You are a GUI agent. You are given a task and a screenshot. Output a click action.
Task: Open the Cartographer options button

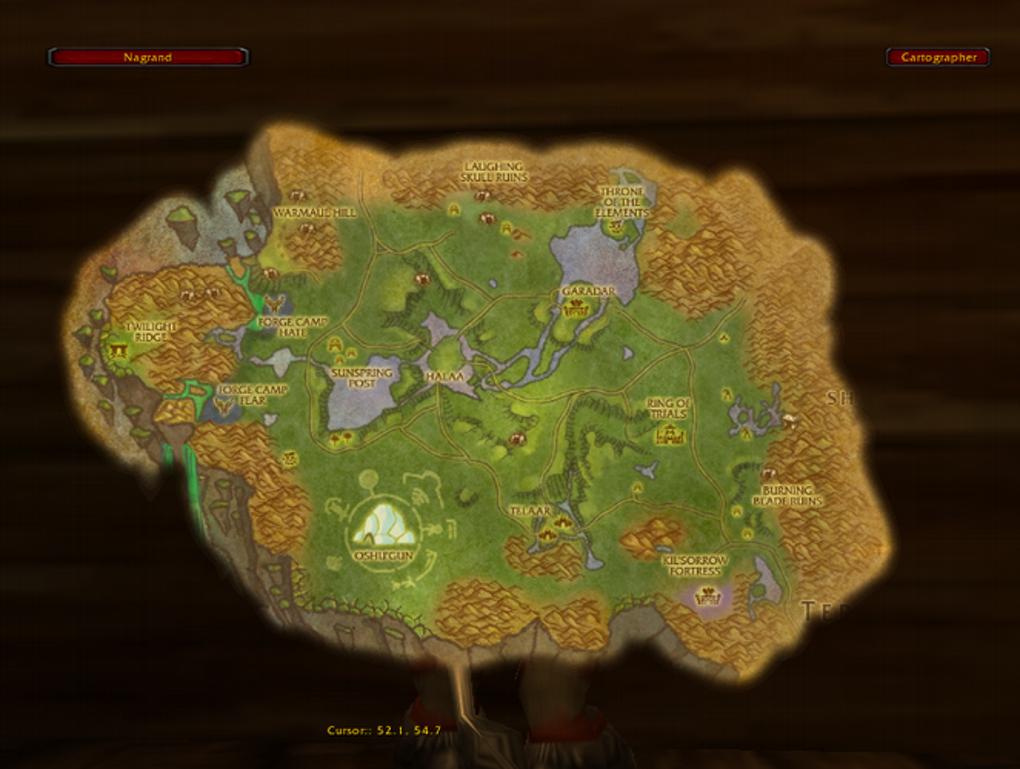[938, 58]
